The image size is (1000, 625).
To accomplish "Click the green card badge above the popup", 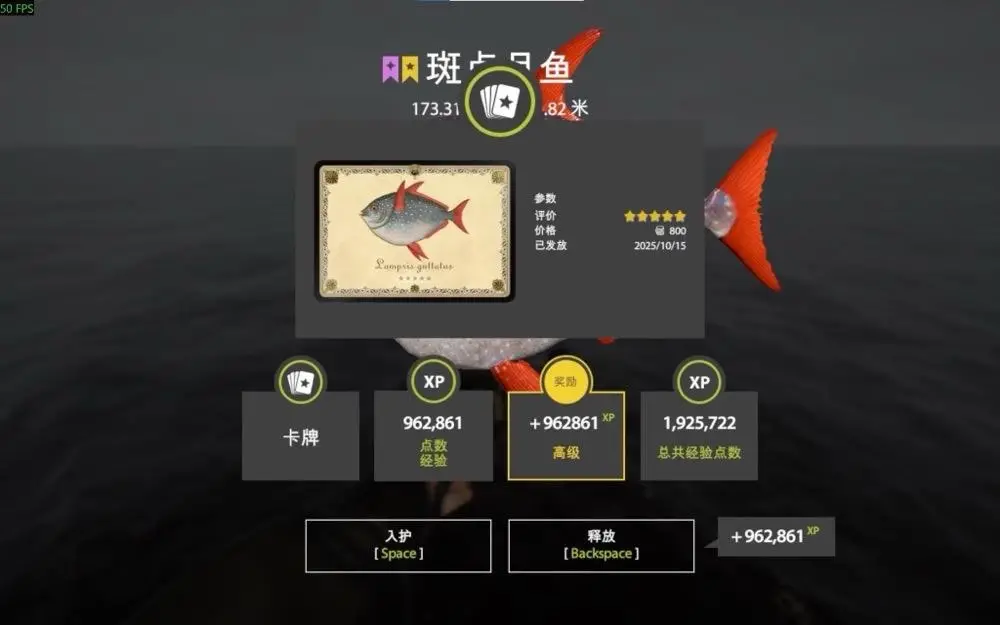I will tap(500, 101).
